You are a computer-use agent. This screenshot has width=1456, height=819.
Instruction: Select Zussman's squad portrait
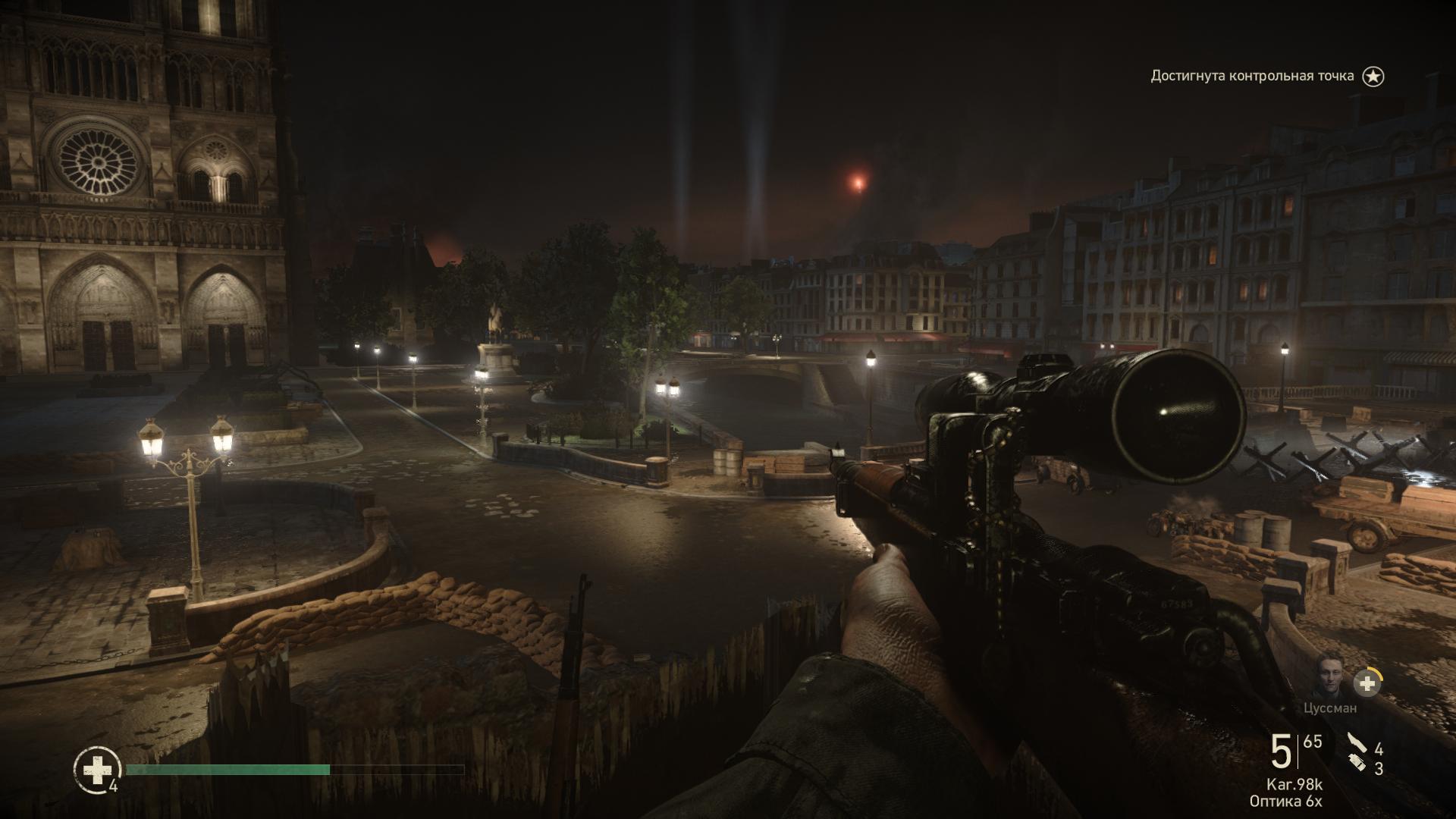tap(1329, 682)
